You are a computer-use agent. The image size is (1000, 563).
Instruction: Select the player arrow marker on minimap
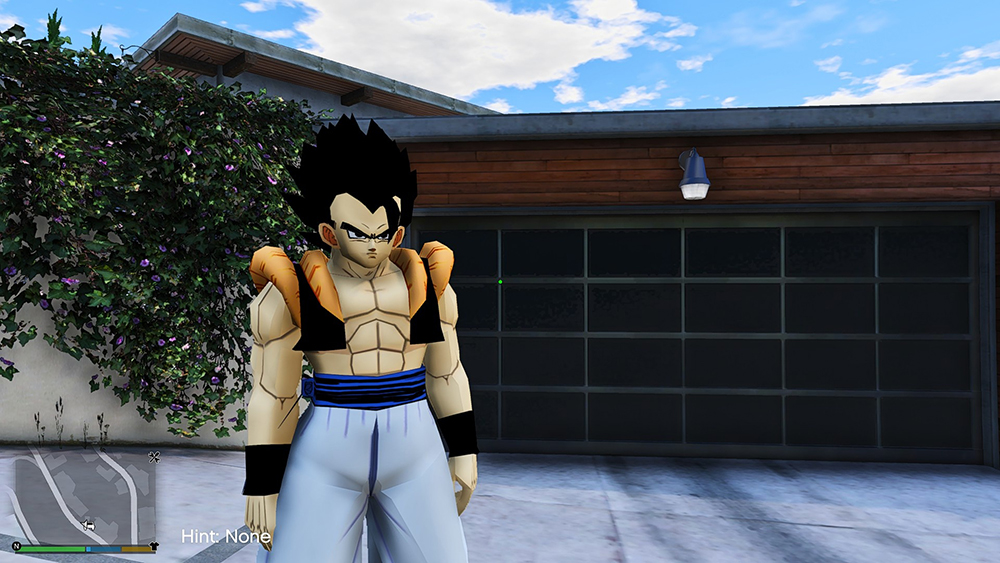point(89,523)
